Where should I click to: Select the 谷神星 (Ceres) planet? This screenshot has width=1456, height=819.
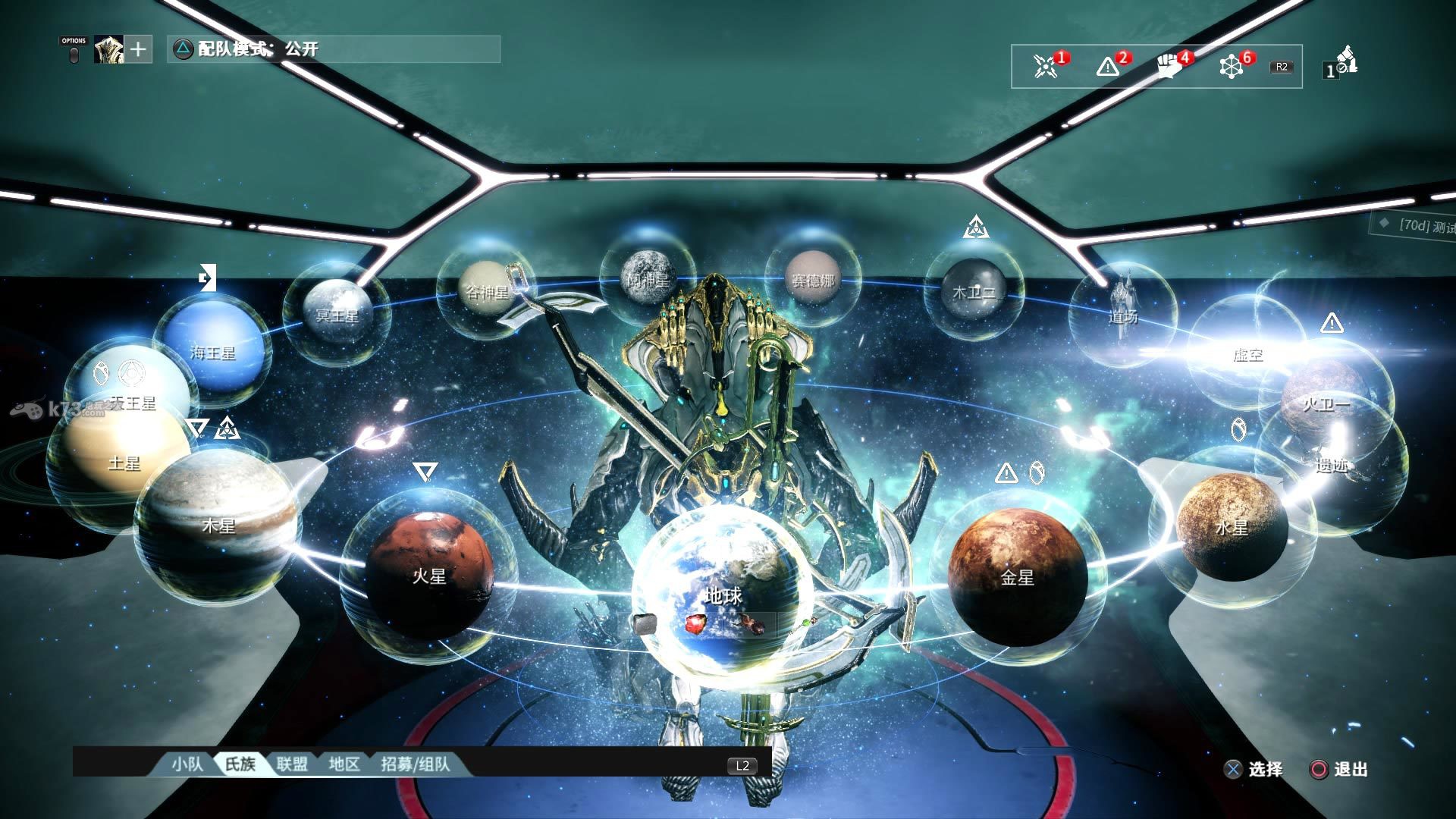coord(485,292)
